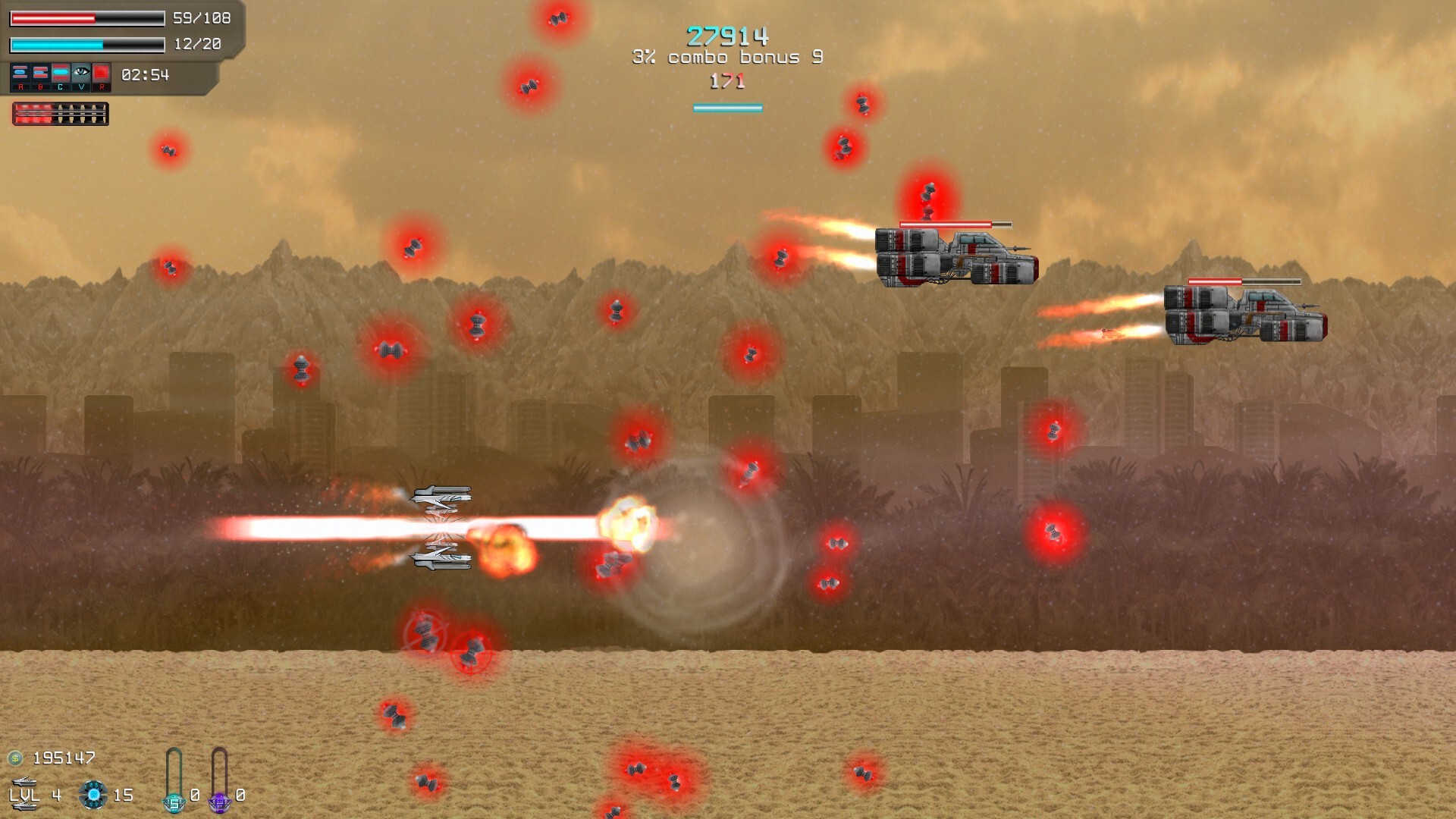Select the purple H orb gauge icon
This screenshot has width=1456, height=819.
click(x=220, y=802)
